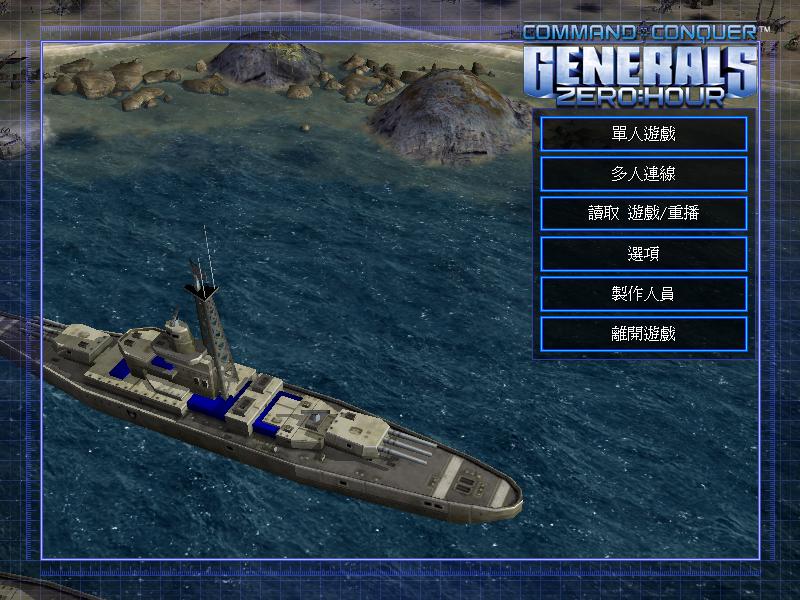Open the 單人遊戲 single player menu
This screenshot has width=800, height=600.
643,134
